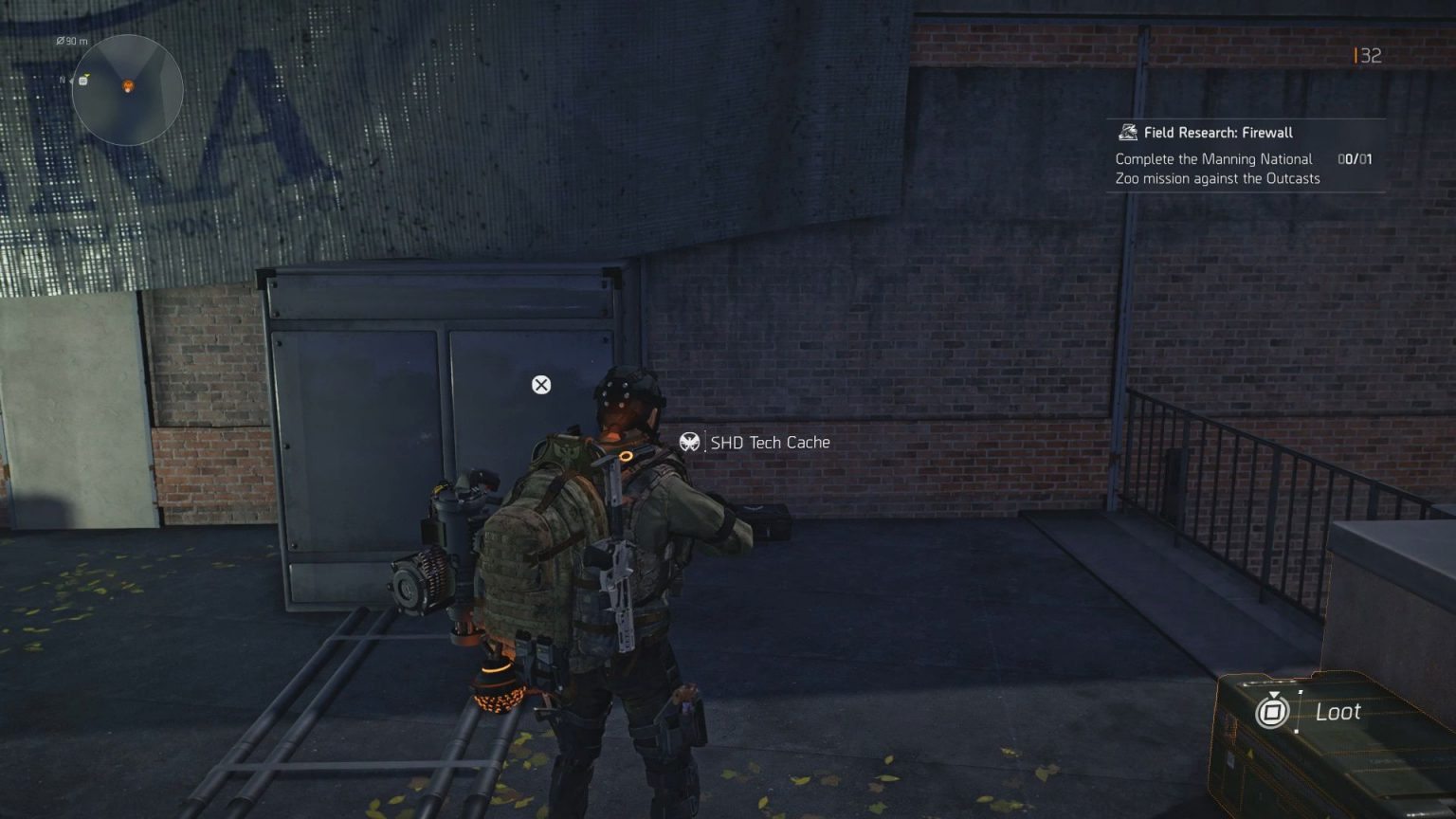Viewport: 1456px width, 819px height.
Task: Click the Field Research clipboard icon
Action: coord(1126,132)
